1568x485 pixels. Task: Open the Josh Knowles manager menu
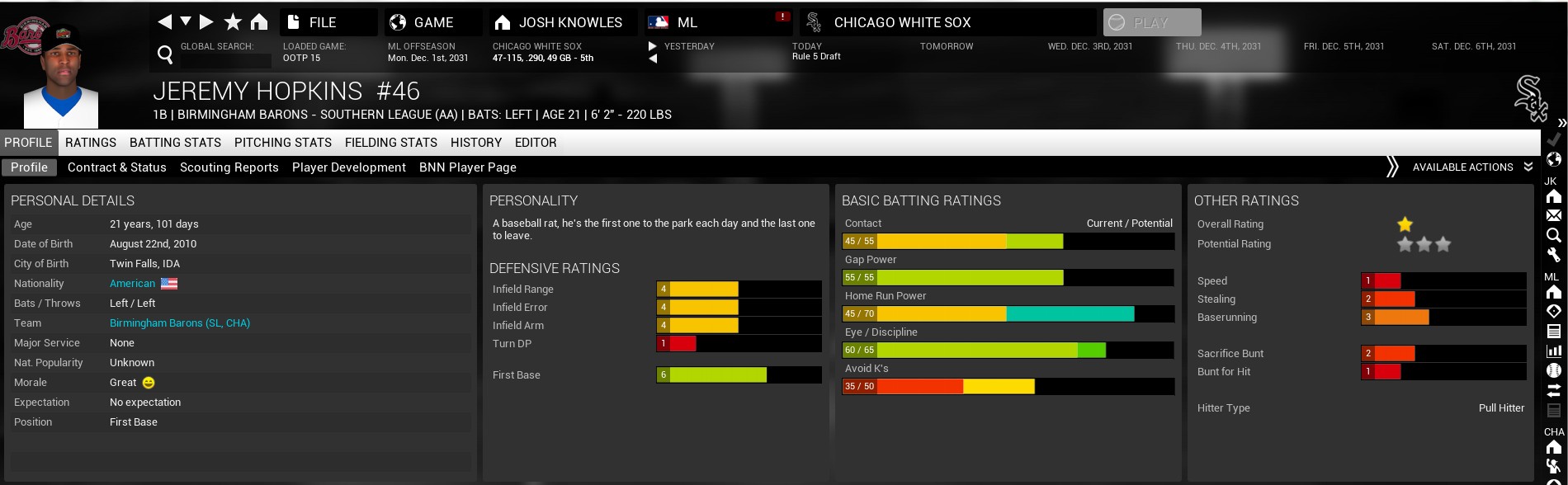569,22
